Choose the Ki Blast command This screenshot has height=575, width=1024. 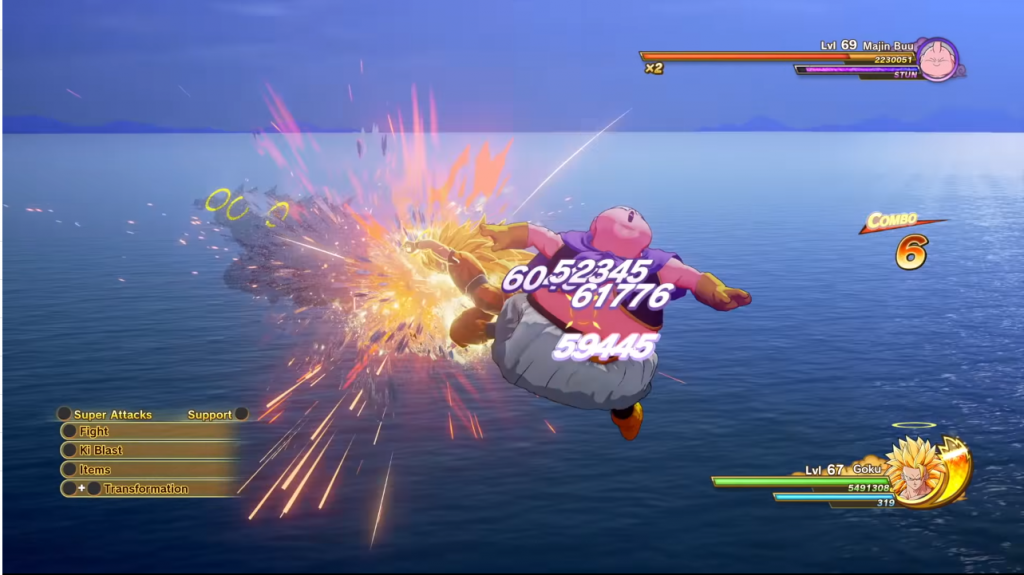click(148, 450)
